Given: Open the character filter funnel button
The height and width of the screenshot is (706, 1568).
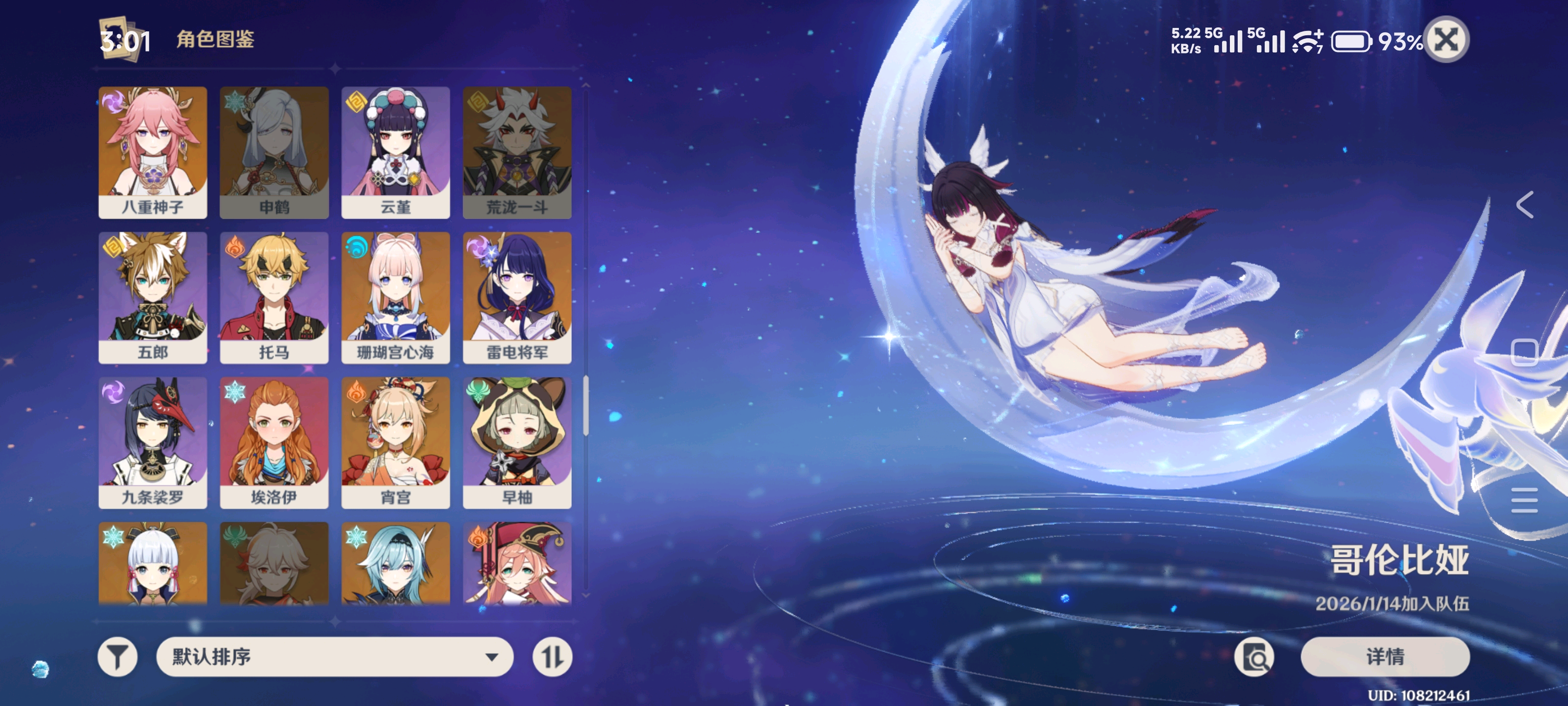Looking at the screenshot, I should (x=118, y=656).
